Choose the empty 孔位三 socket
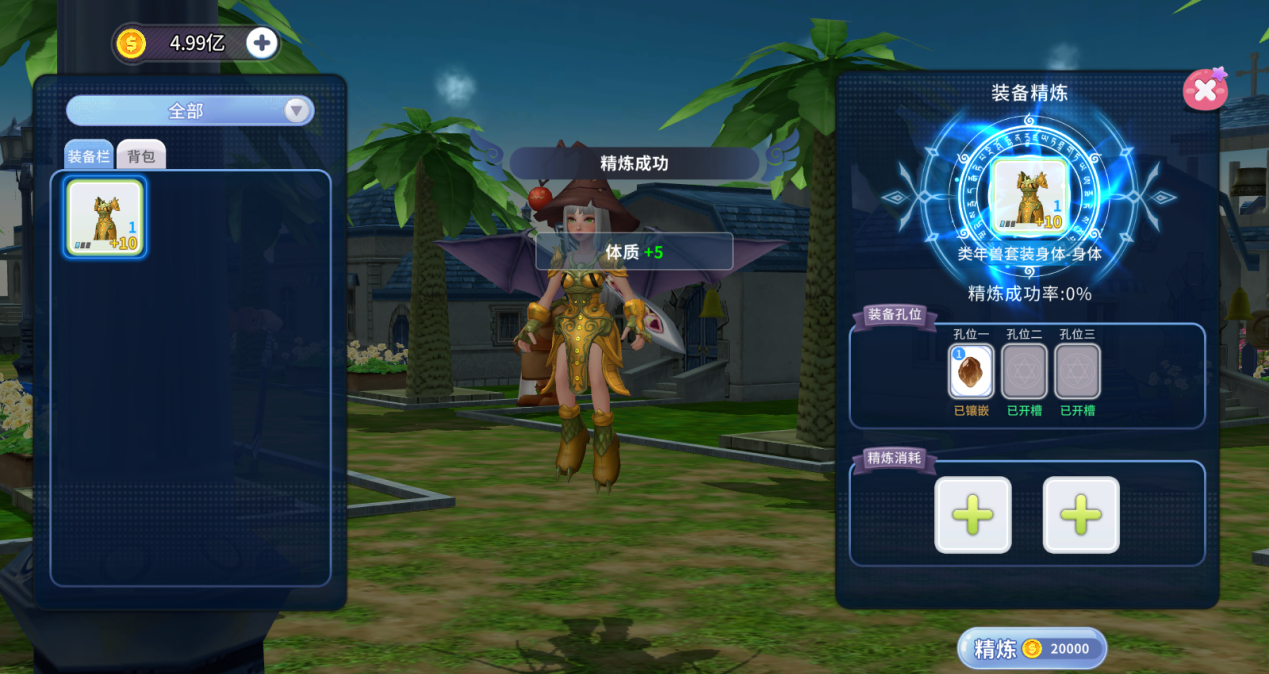The width and height of the screenshot is (1269, 674). (x=1077, y=371)
